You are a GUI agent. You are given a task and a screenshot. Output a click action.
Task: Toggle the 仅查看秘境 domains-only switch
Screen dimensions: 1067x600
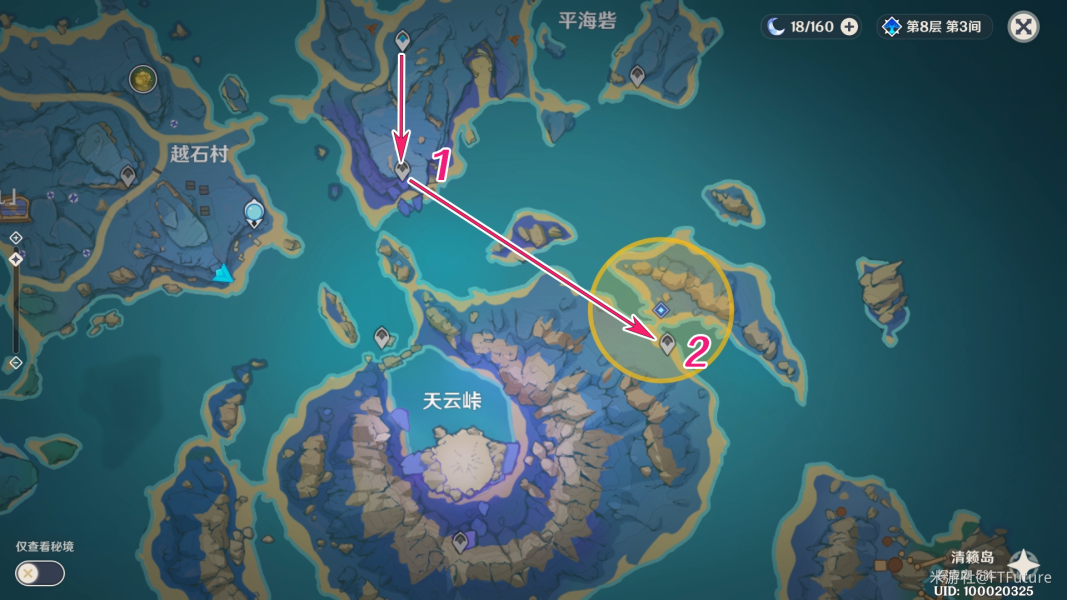pos(40,573)
